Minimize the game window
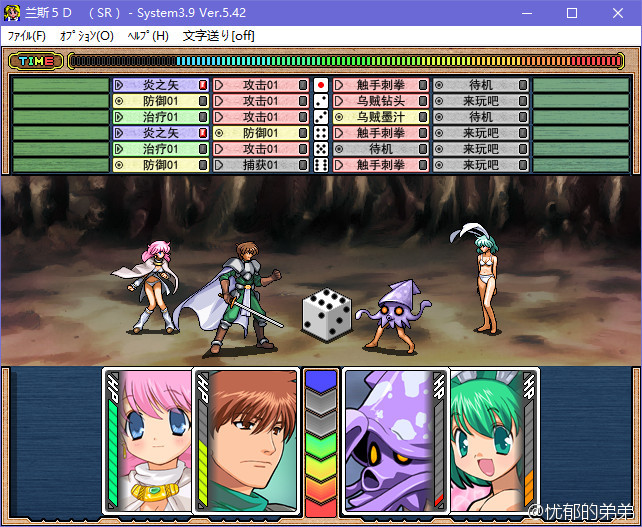This screenshot has width=642, height=527. (525, 13)
